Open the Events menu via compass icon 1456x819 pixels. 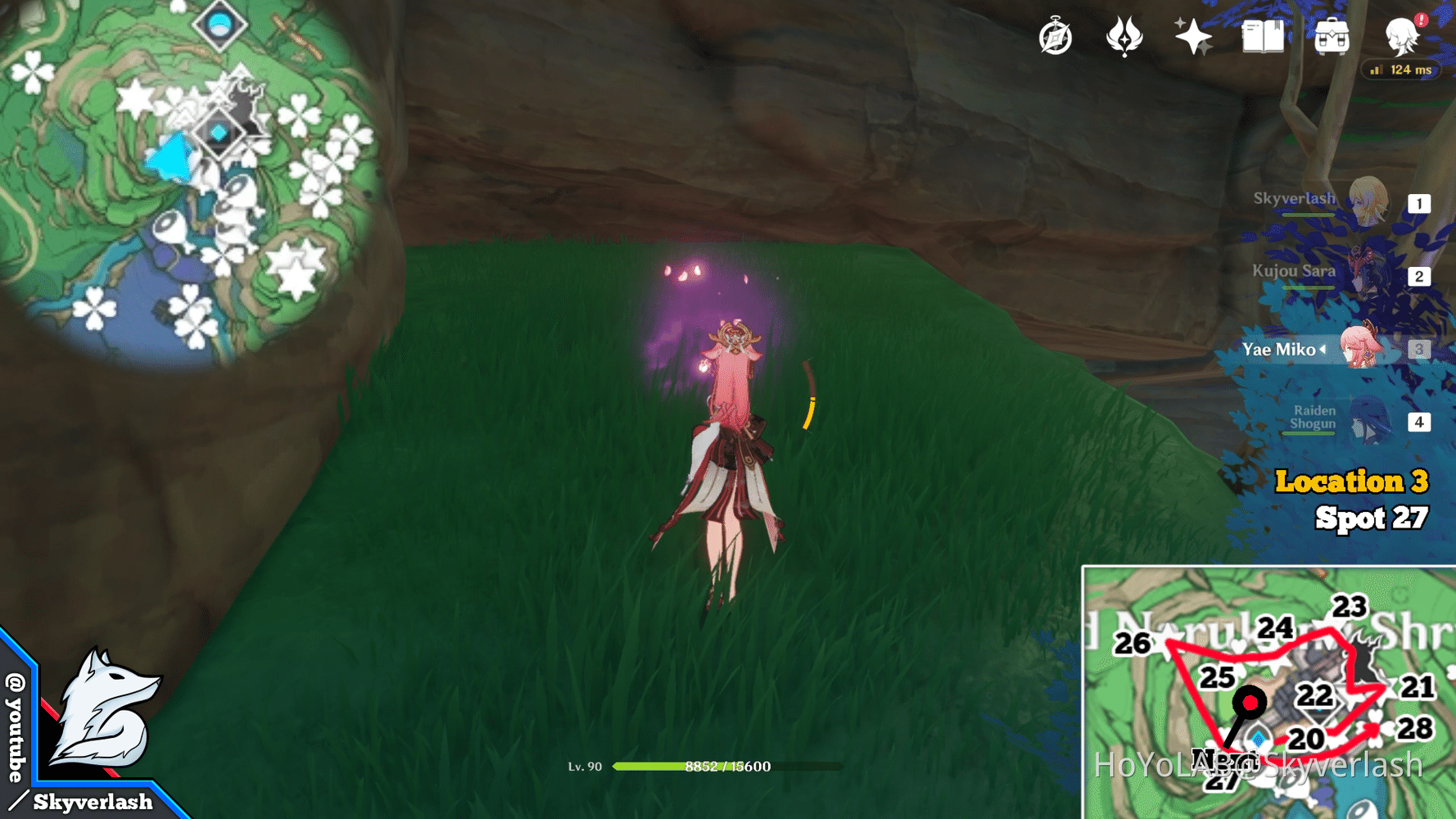1055,36
